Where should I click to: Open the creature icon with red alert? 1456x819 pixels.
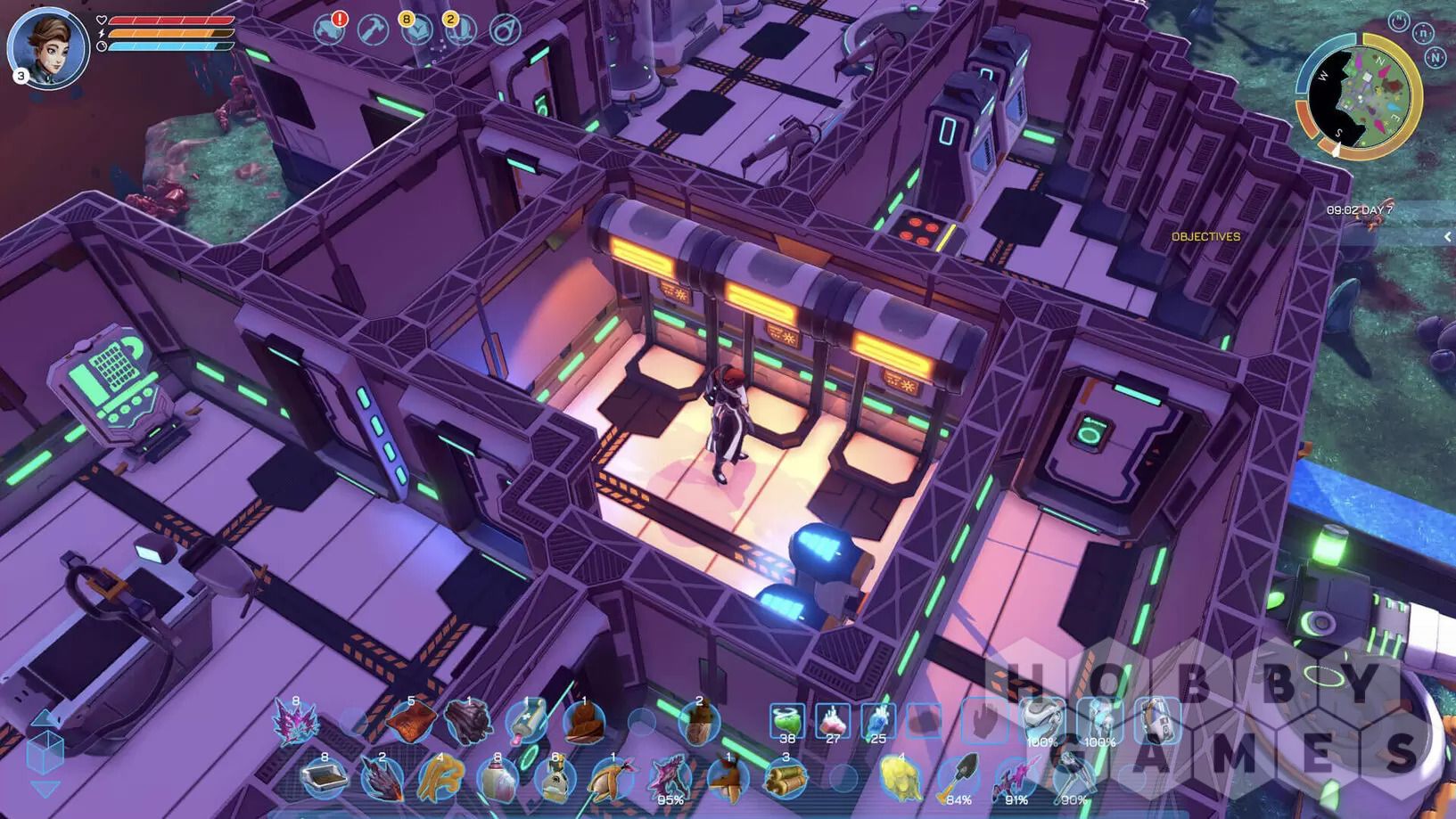[330, 30]
